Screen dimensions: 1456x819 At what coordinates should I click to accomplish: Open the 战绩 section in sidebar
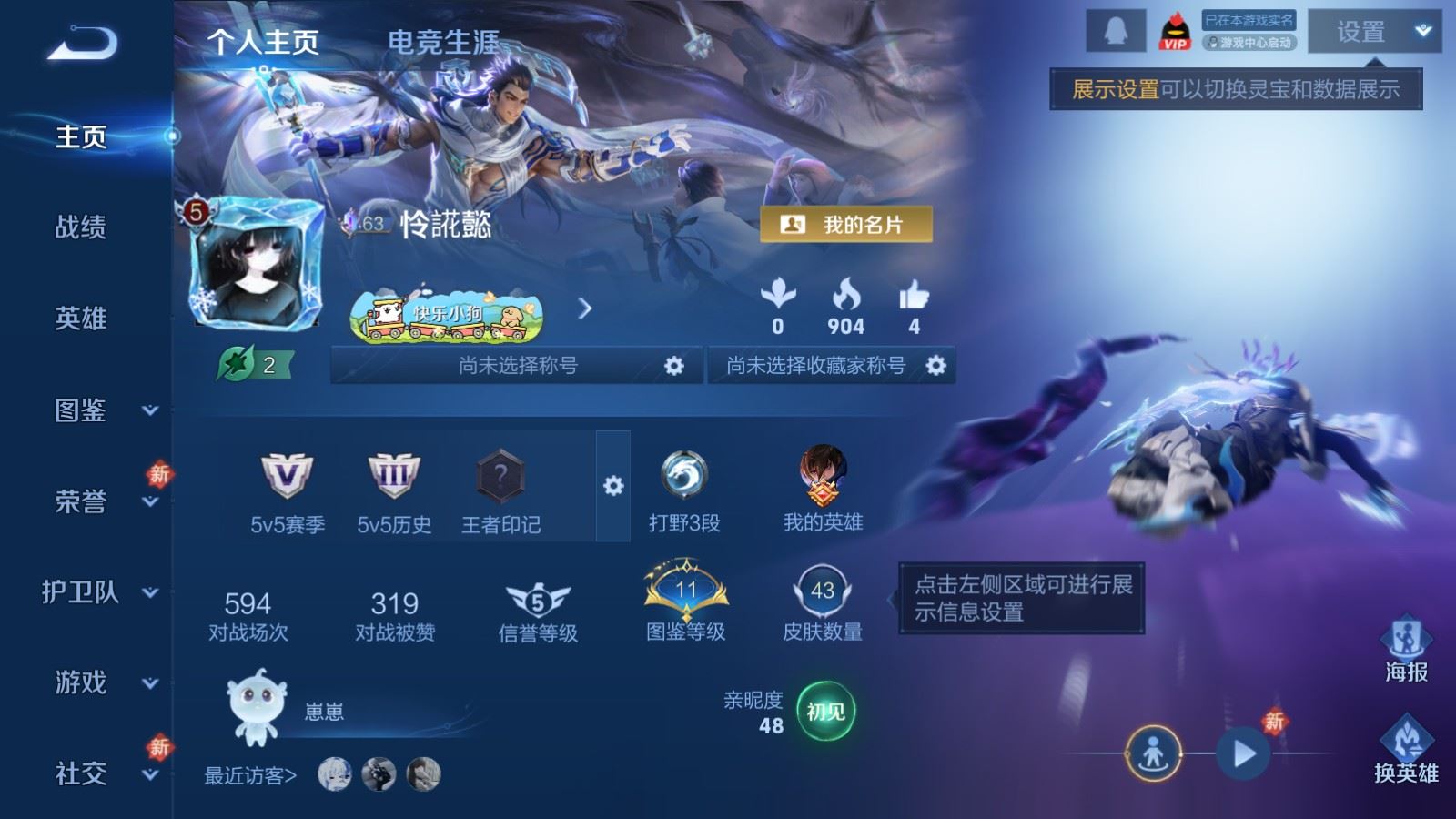tap(81, 227)
